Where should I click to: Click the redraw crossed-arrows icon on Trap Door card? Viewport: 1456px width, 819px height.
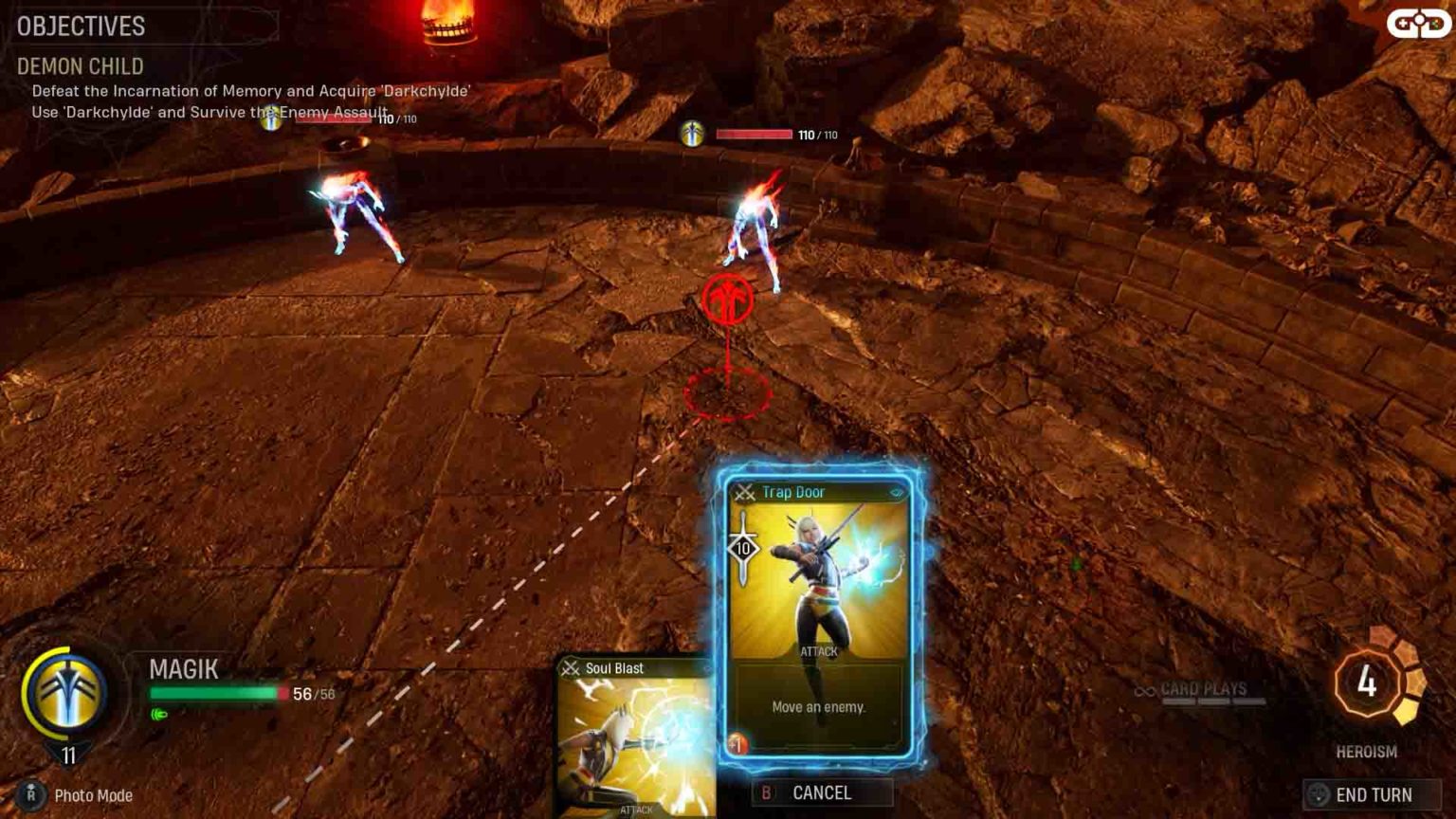click(743, 491)
